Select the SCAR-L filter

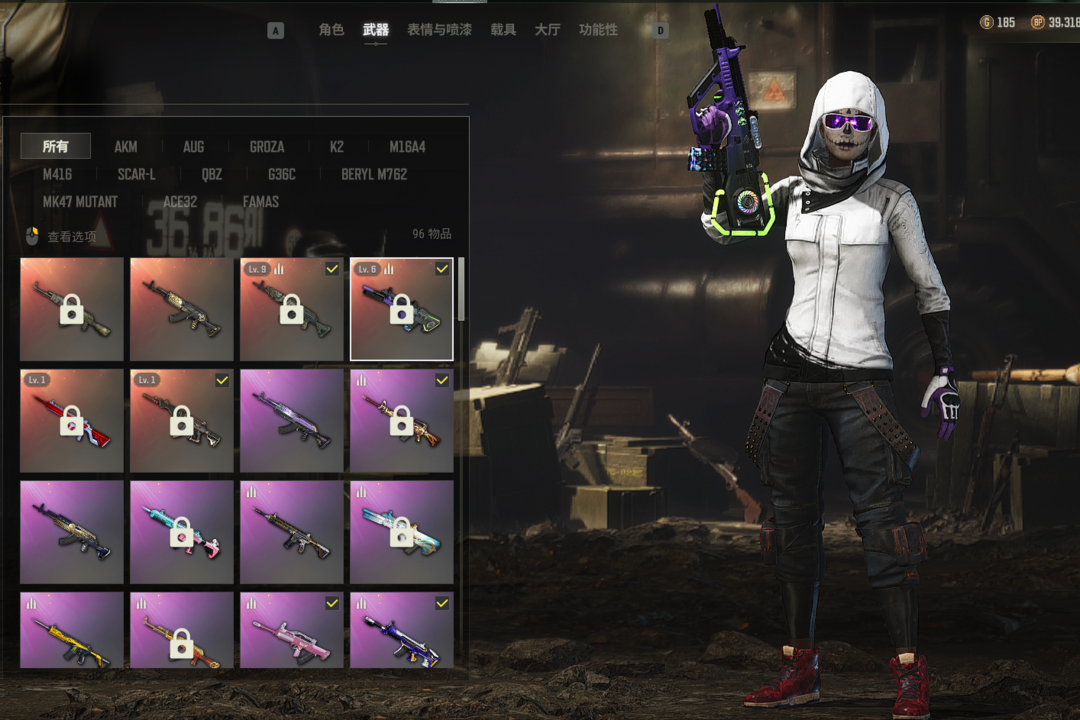[x=137, y=174]
